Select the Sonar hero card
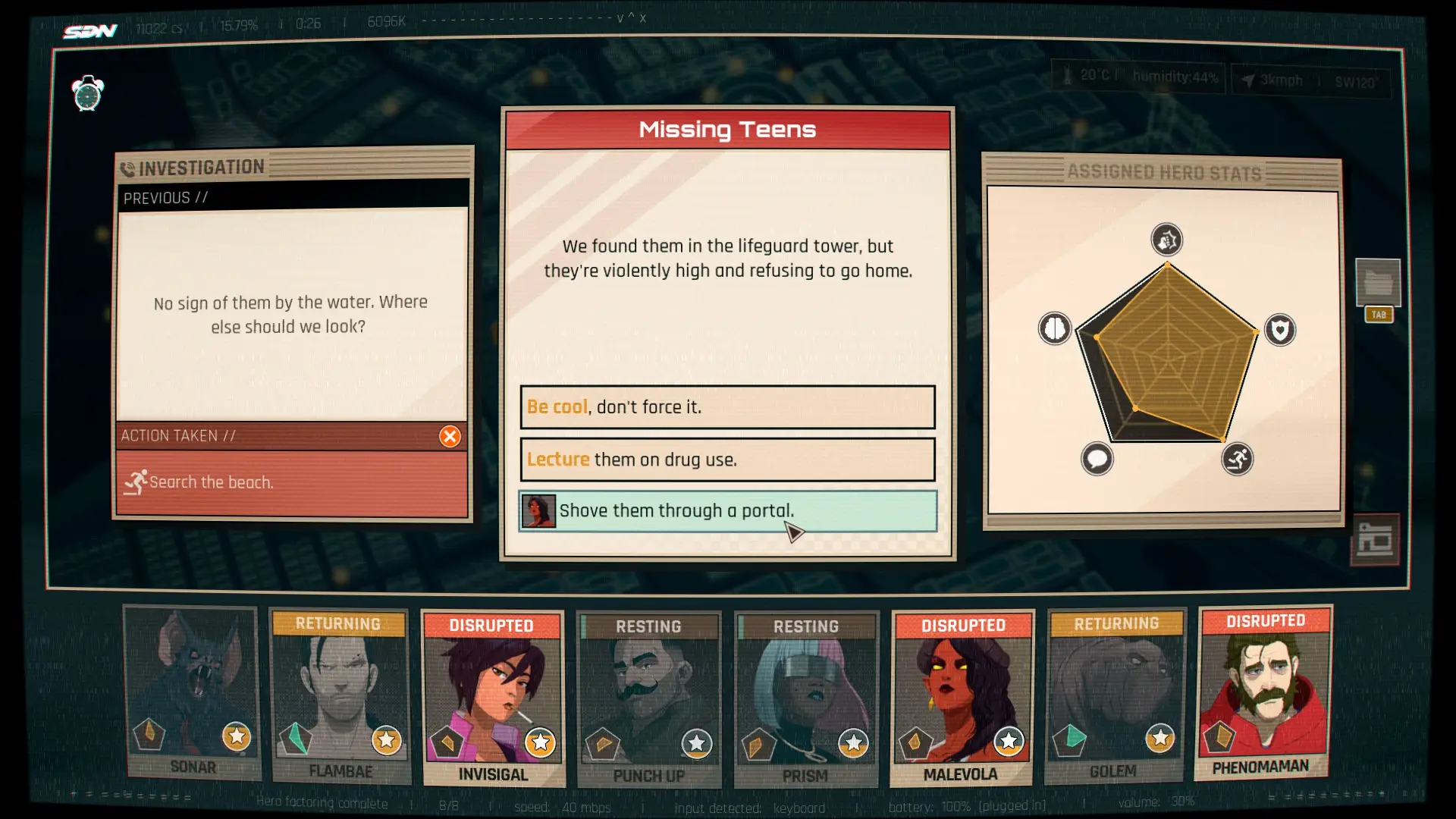The image size is (1456, 819). [x=193, y=693]
